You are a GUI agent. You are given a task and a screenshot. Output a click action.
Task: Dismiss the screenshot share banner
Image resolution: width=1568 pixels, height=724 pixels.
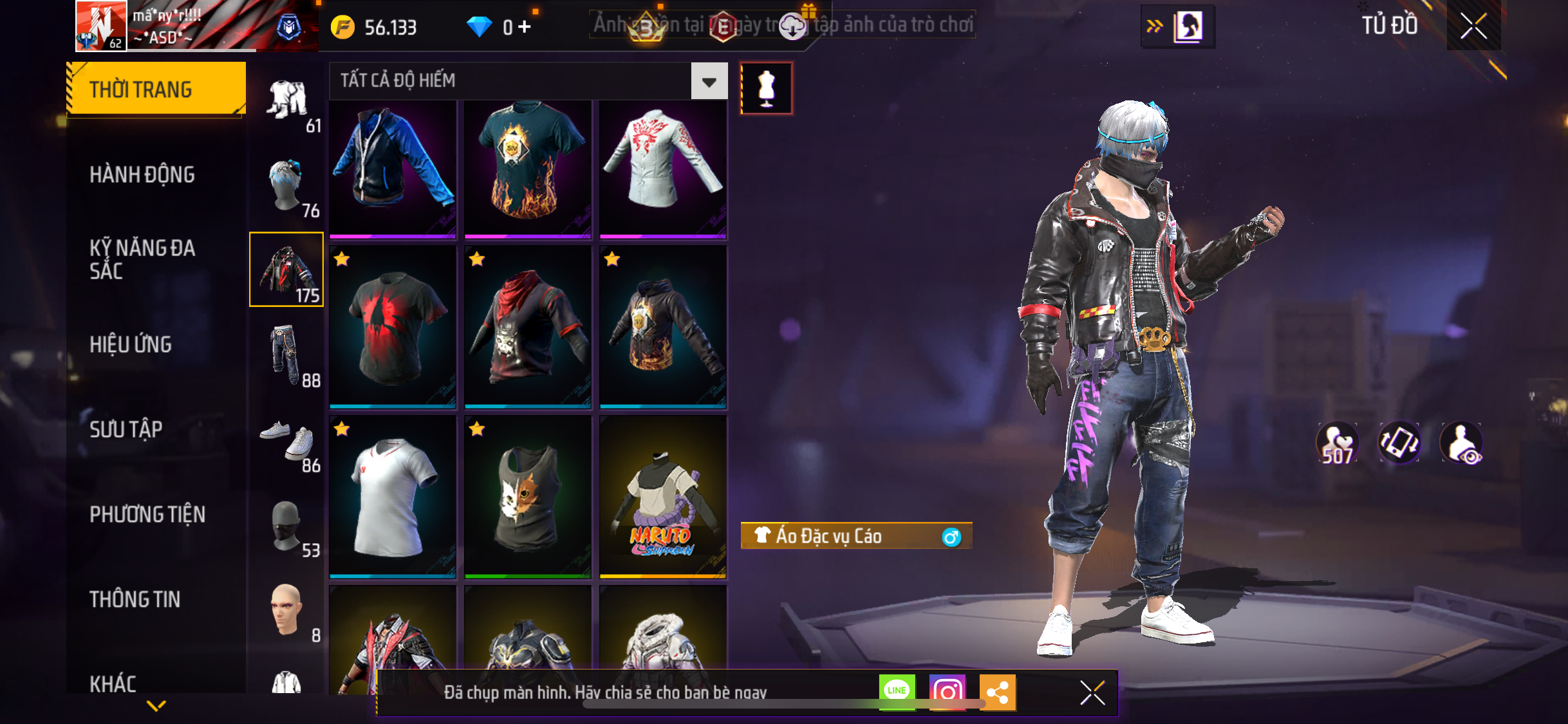click(x=1092, y=692)
